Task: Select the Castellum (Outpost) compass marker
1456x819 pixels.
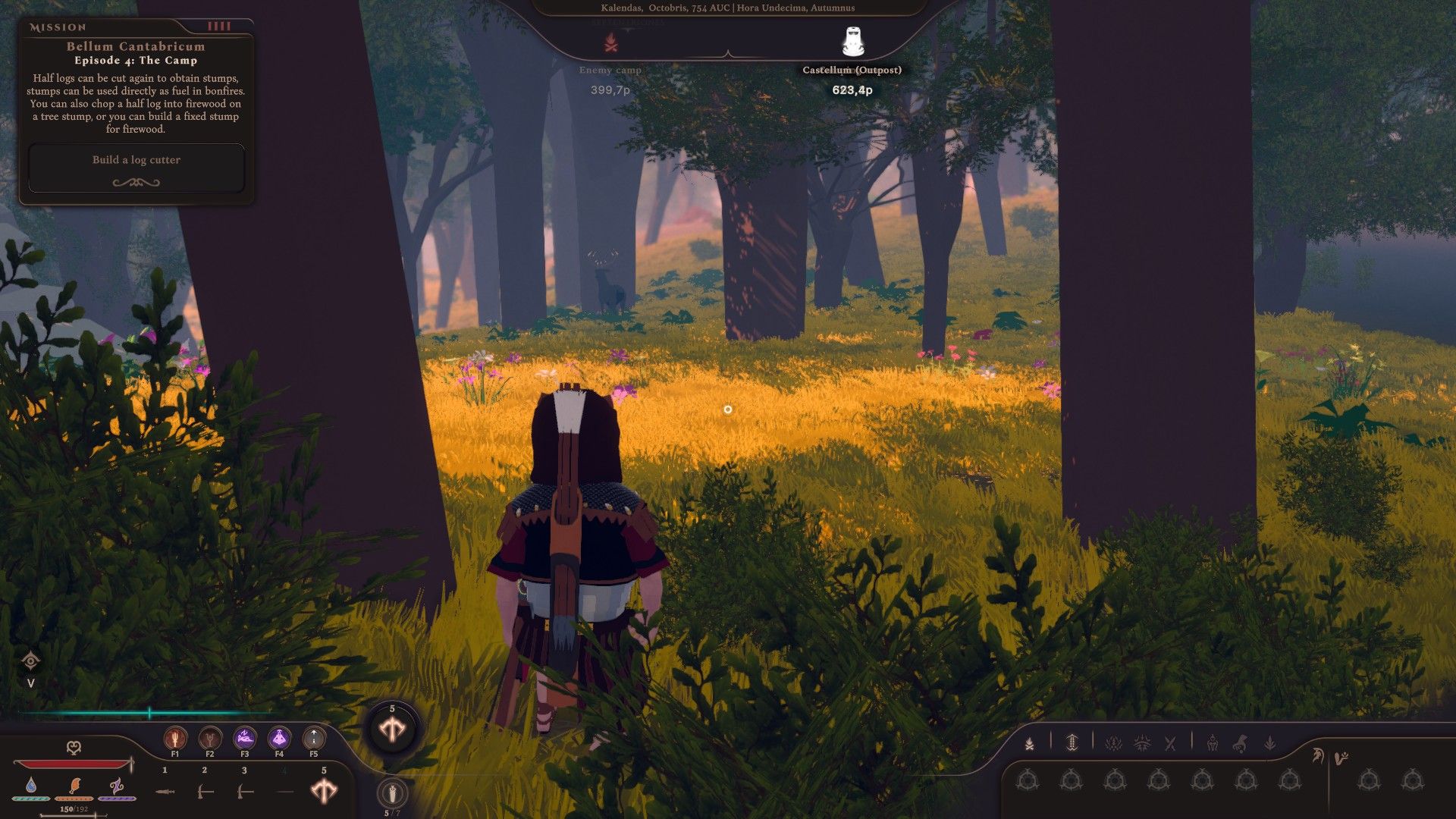Action: (852, 42)
